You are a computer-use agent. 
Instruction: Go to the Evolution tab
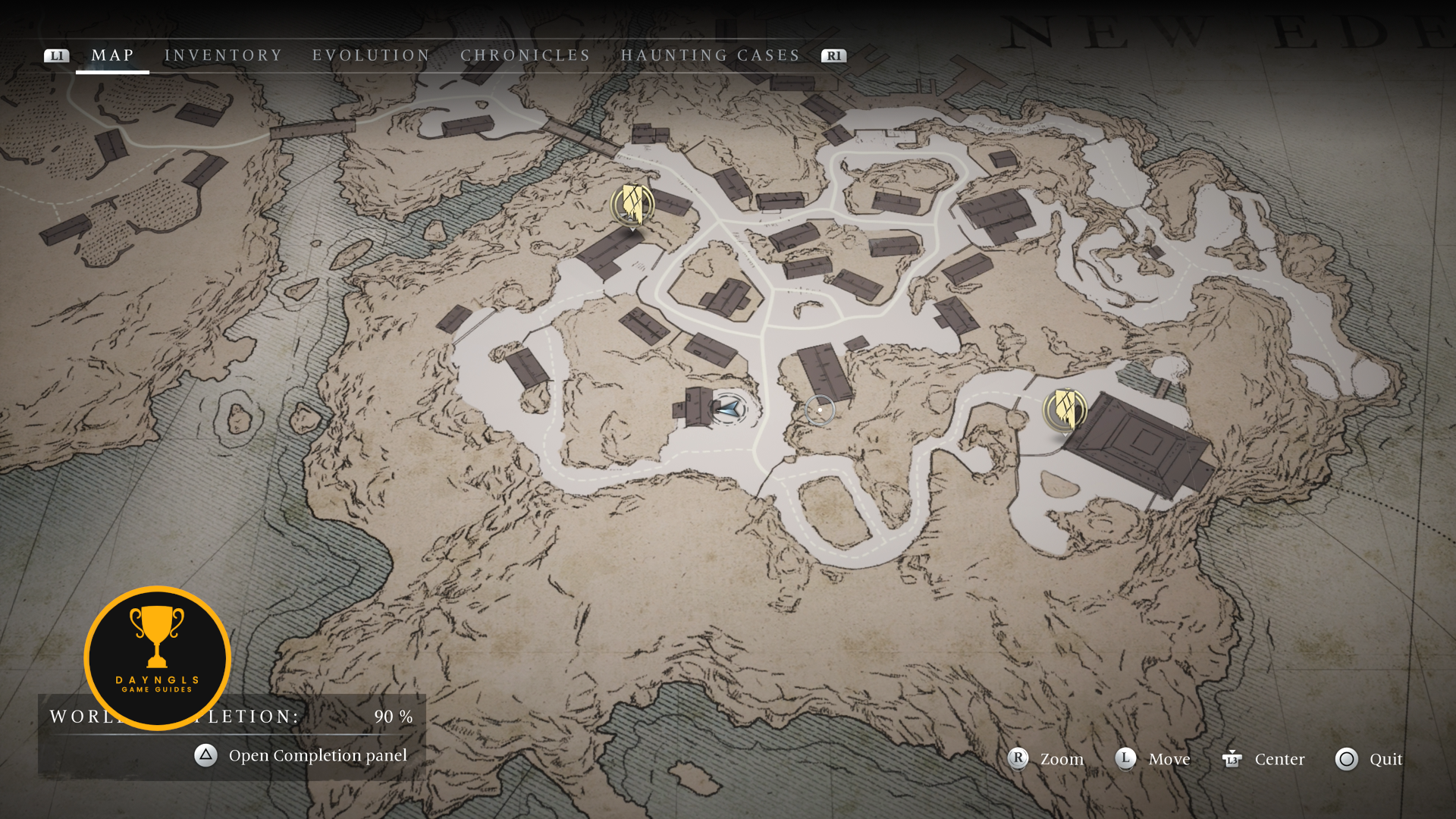371,55
